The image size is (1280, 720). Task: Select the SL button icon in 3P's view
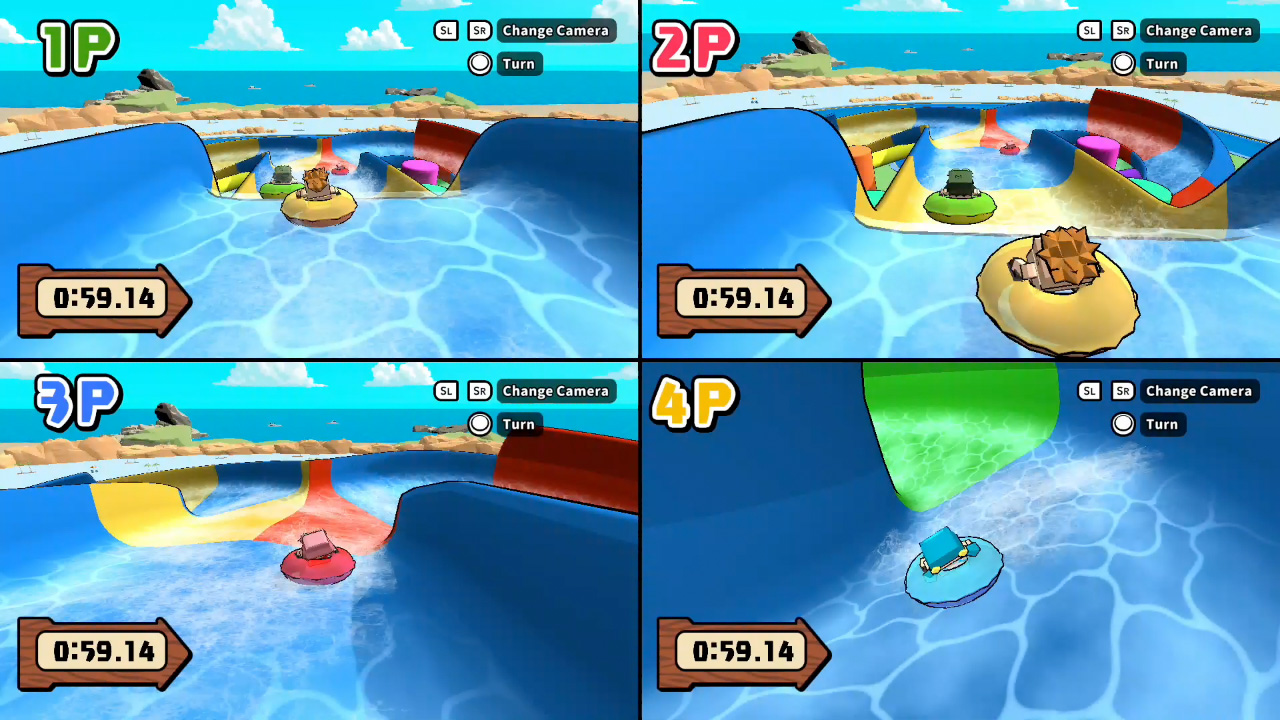(x=445, y=391)
